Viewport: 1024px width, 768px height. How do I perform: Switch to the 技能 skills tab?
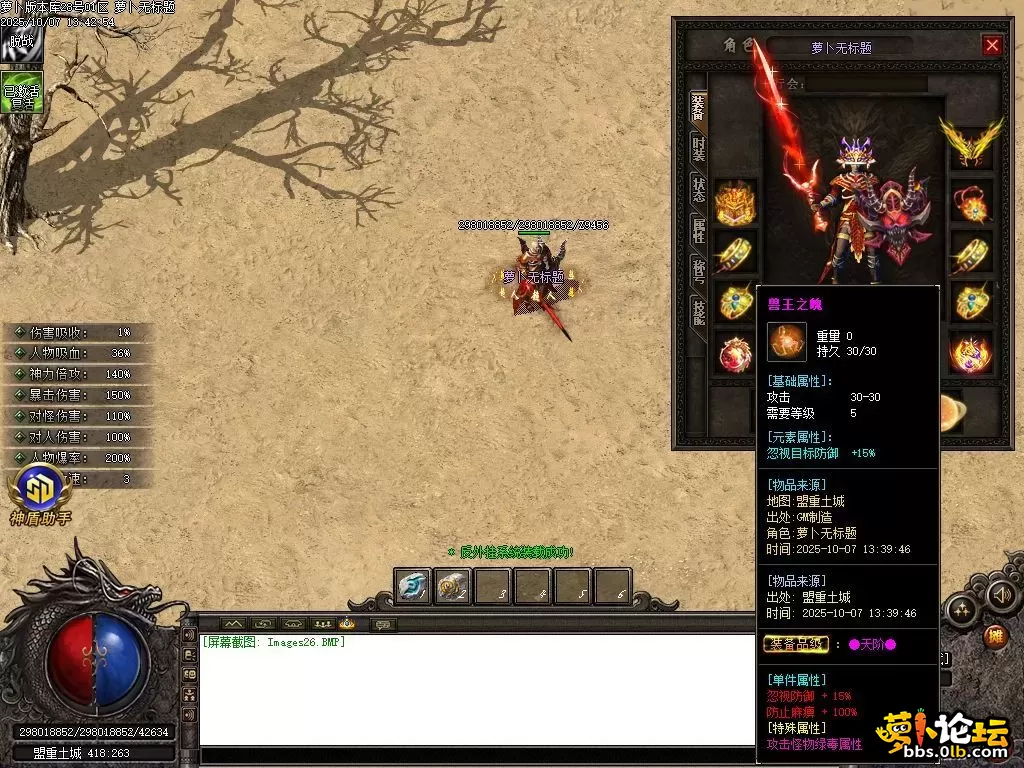tap(698, 312)
